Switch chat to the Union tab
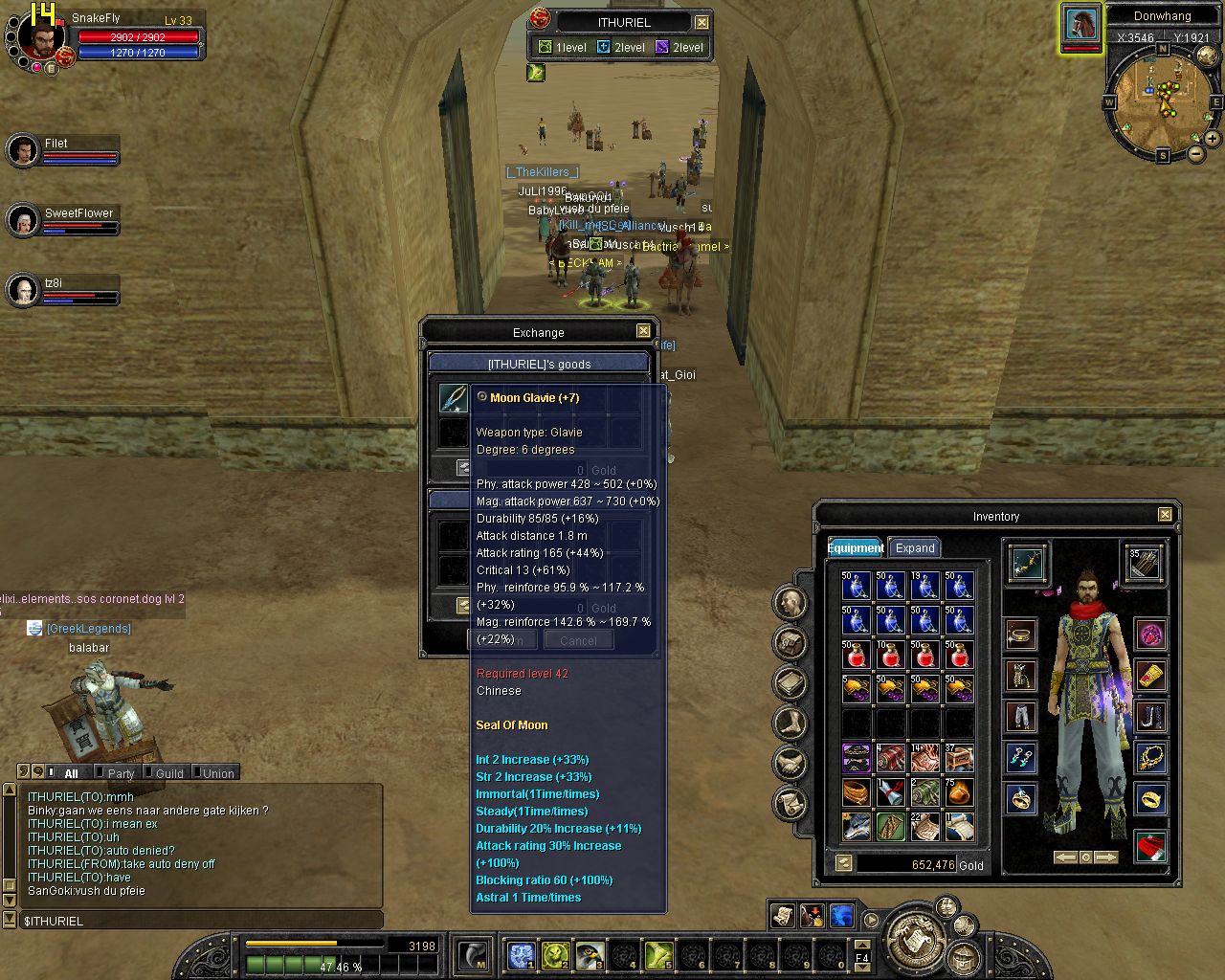Screen dimensions: 1225x980 click(x=218, y=773)
